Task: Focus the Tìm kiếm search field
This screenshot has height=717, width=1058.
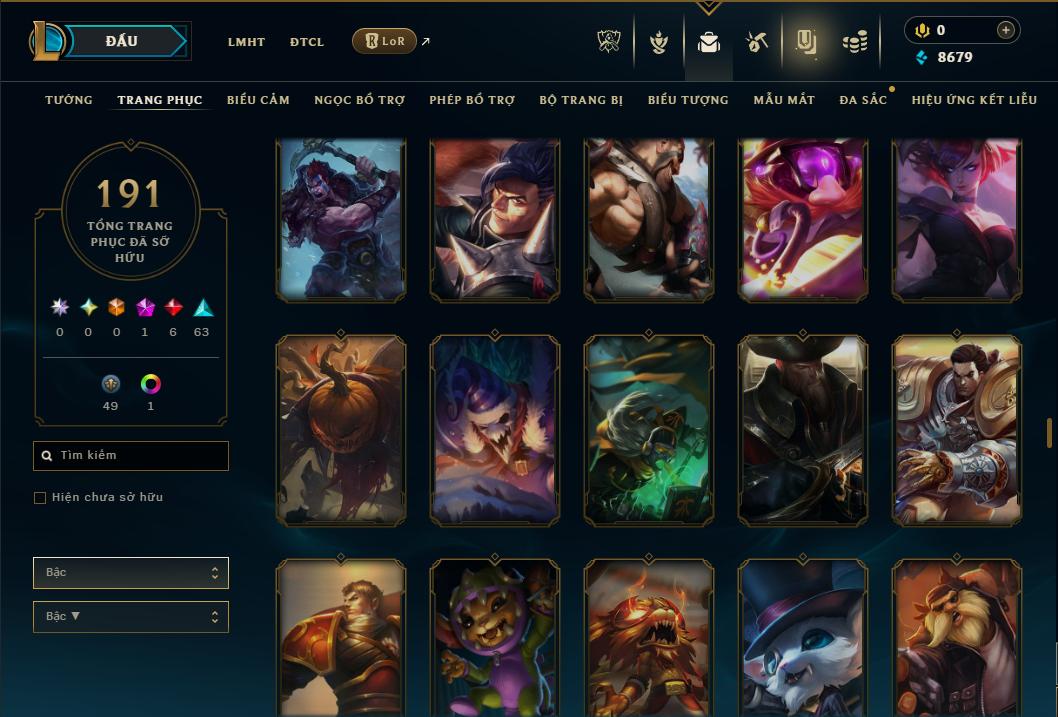Action: (131, 456)
